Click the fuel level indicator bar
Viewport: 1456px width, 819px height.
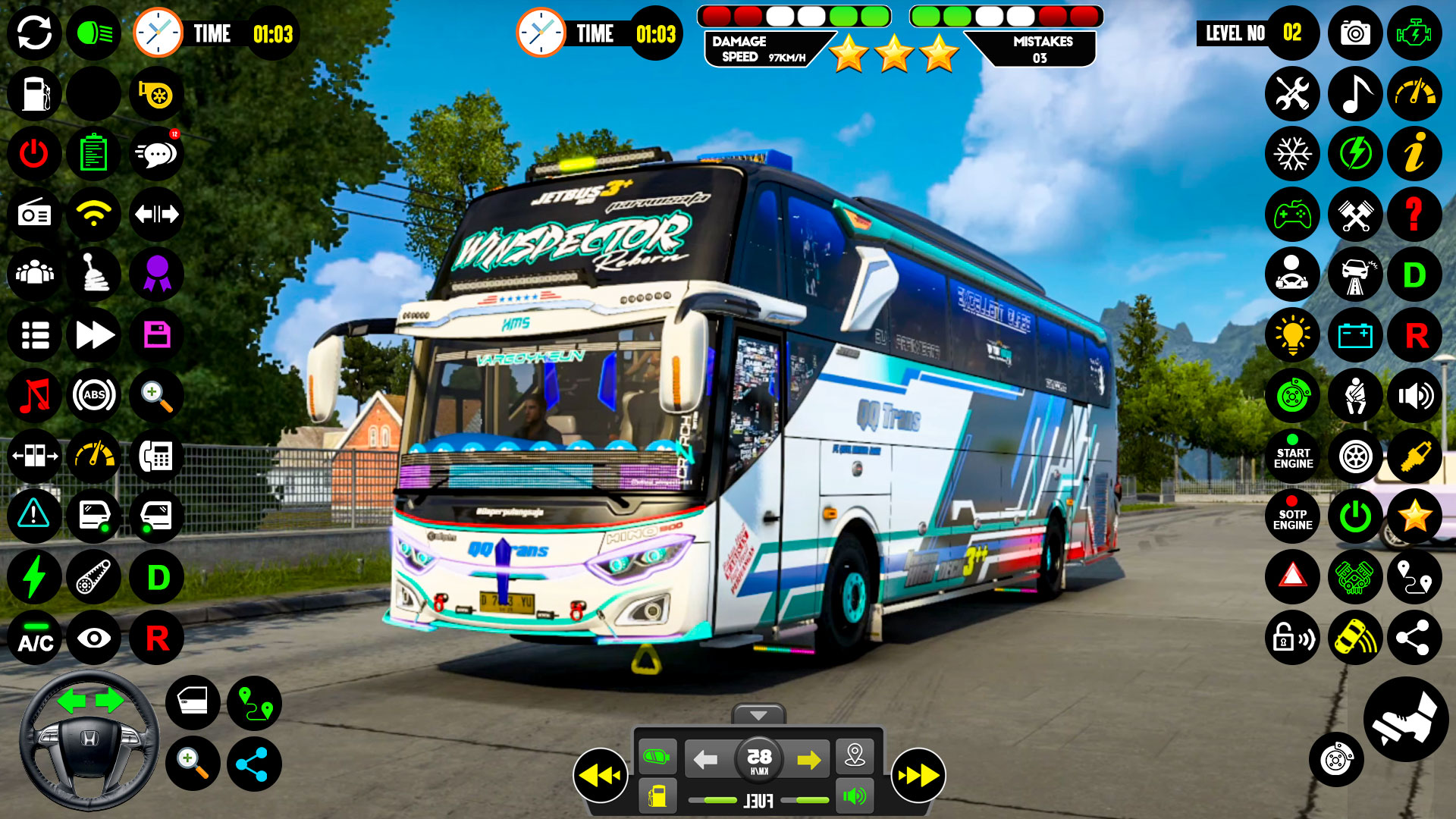tap(757, 798)
